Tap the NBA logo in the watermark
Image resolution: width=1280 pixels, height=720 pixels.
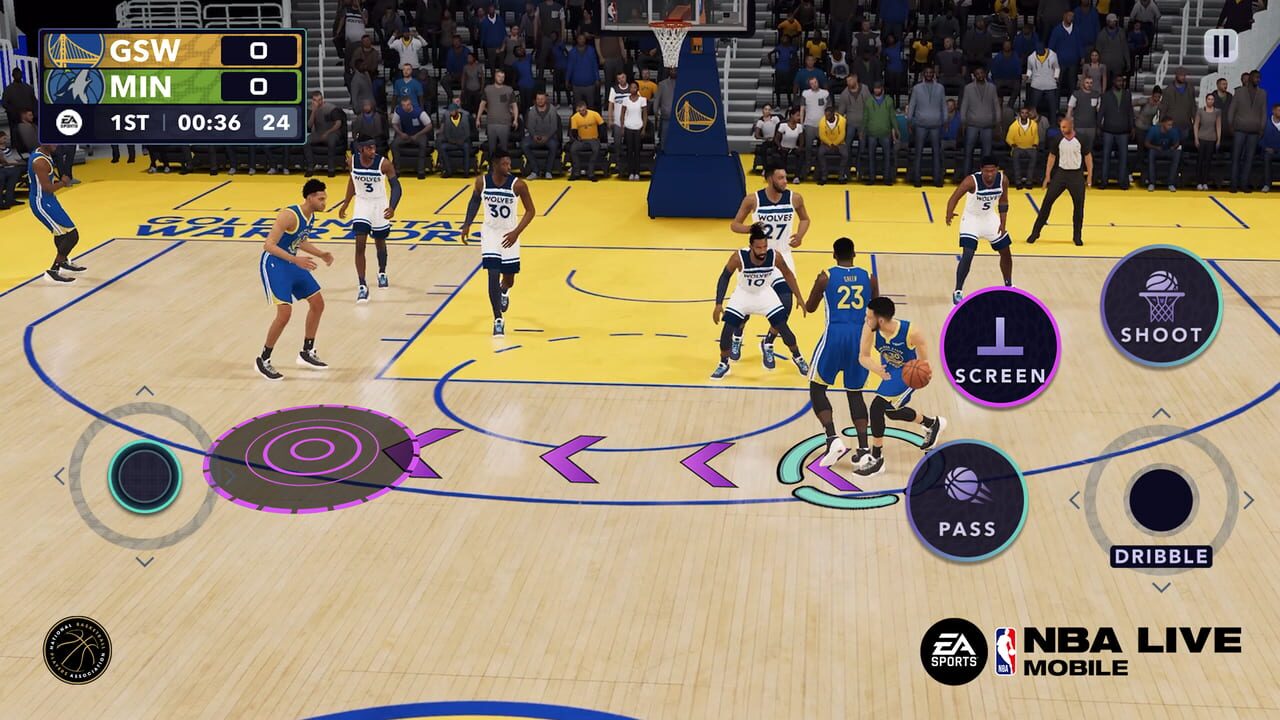1007,650
